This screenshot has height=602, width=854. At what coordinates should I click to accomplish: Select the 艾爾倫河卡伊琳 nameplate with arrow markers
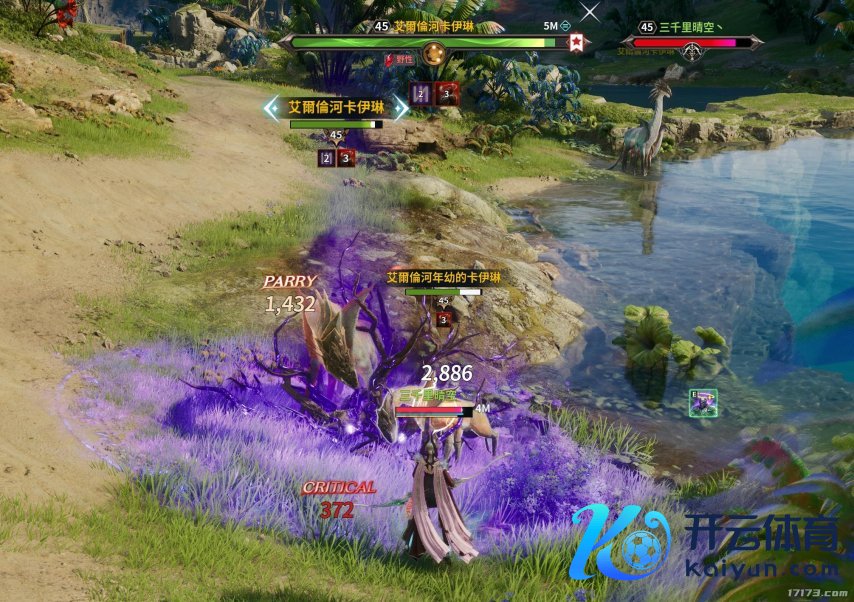point(336,106)
